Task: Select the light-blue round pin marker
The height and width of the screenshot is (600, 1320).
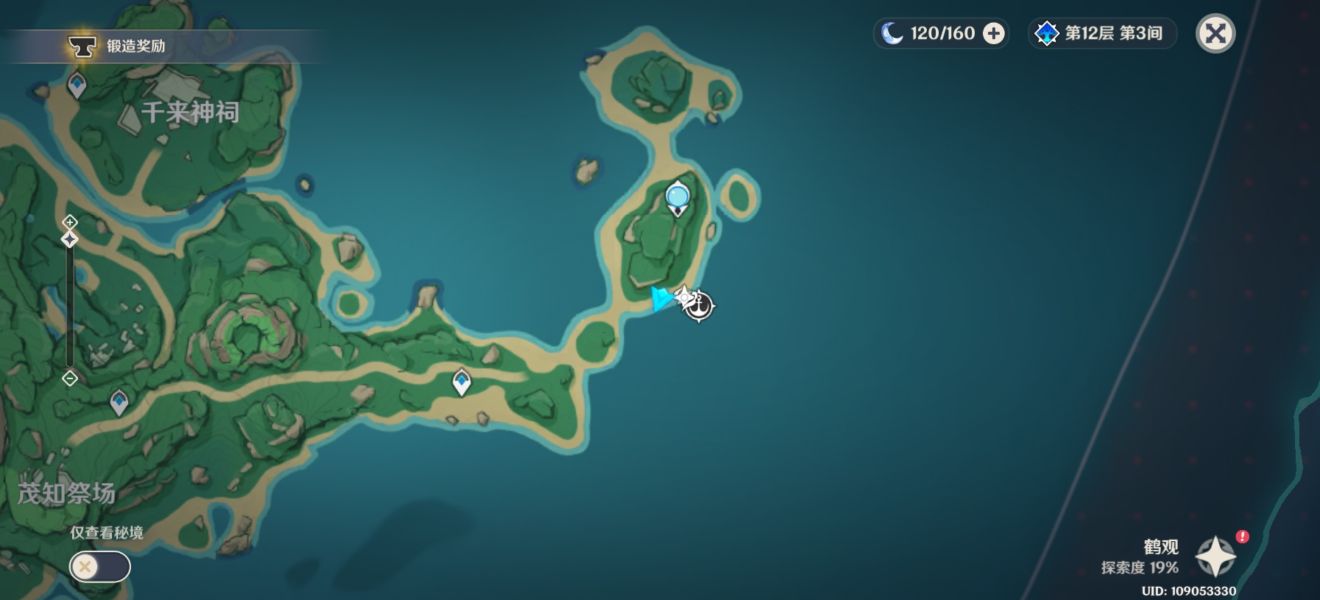Action: pyautogui.click(x=678, y=197)
